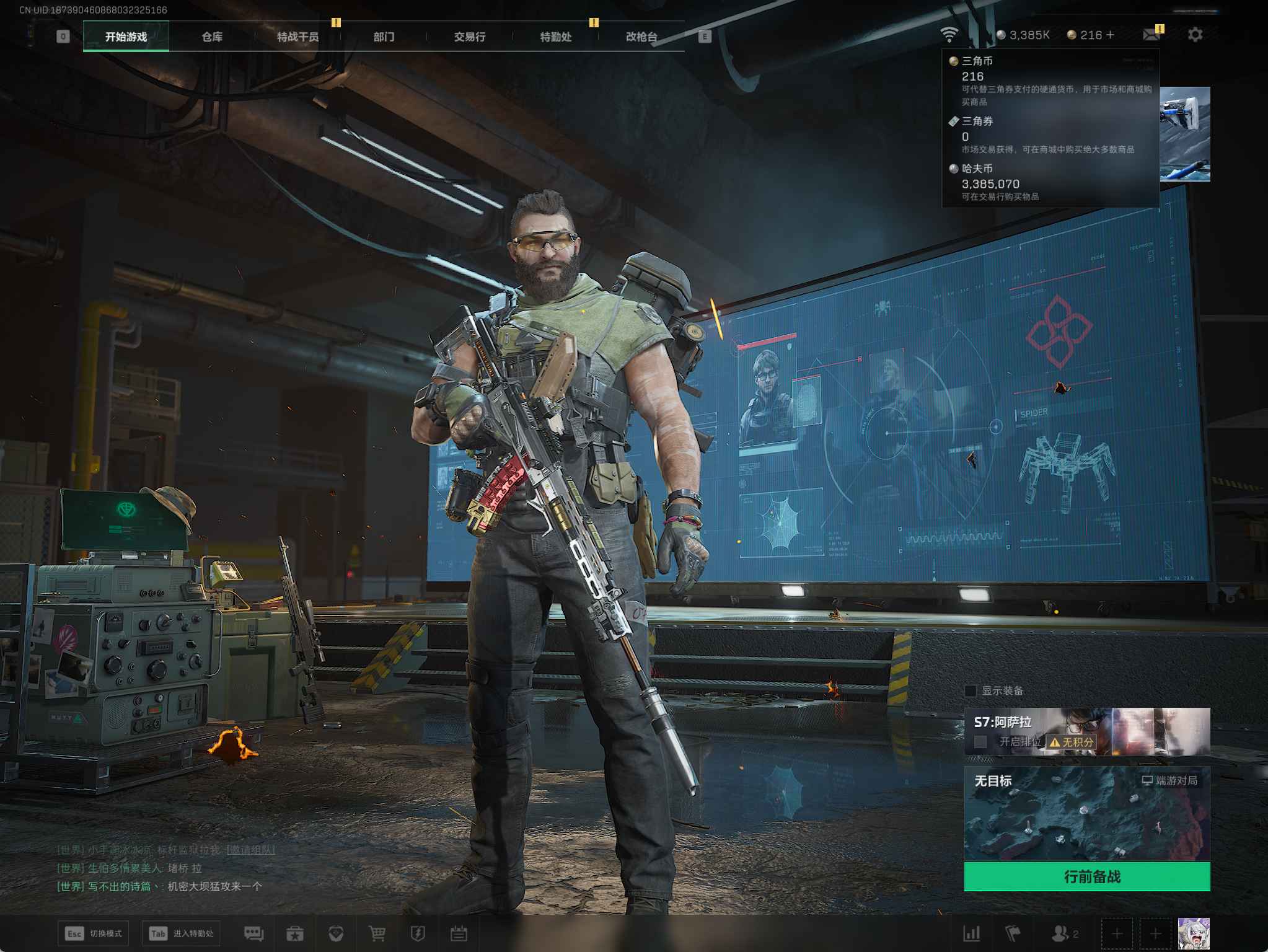
Task: Check the mail envelope icon
Action: click(1151, 35)
